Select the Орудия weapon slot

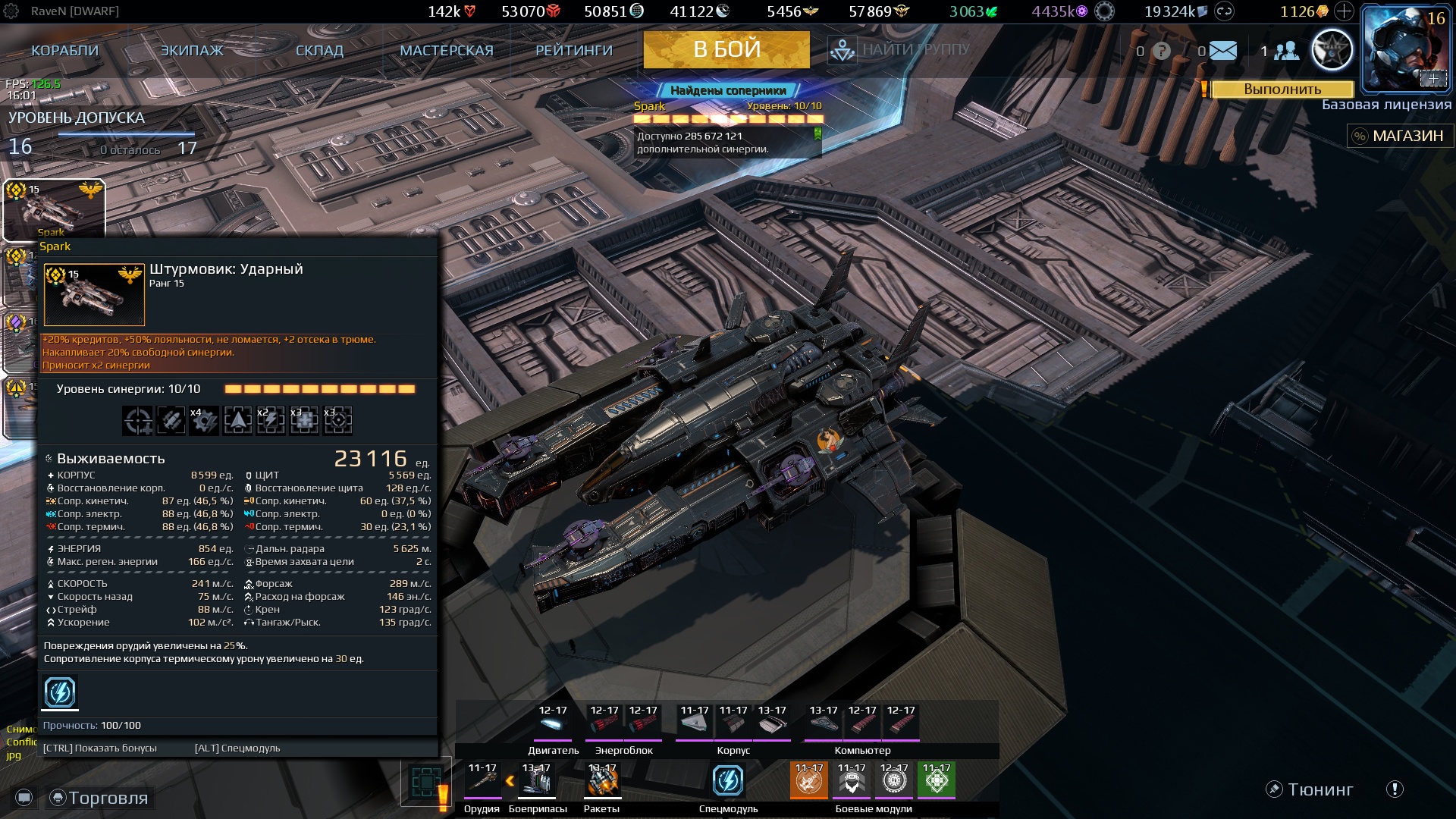pyautogui.click(x=482, y=781)
